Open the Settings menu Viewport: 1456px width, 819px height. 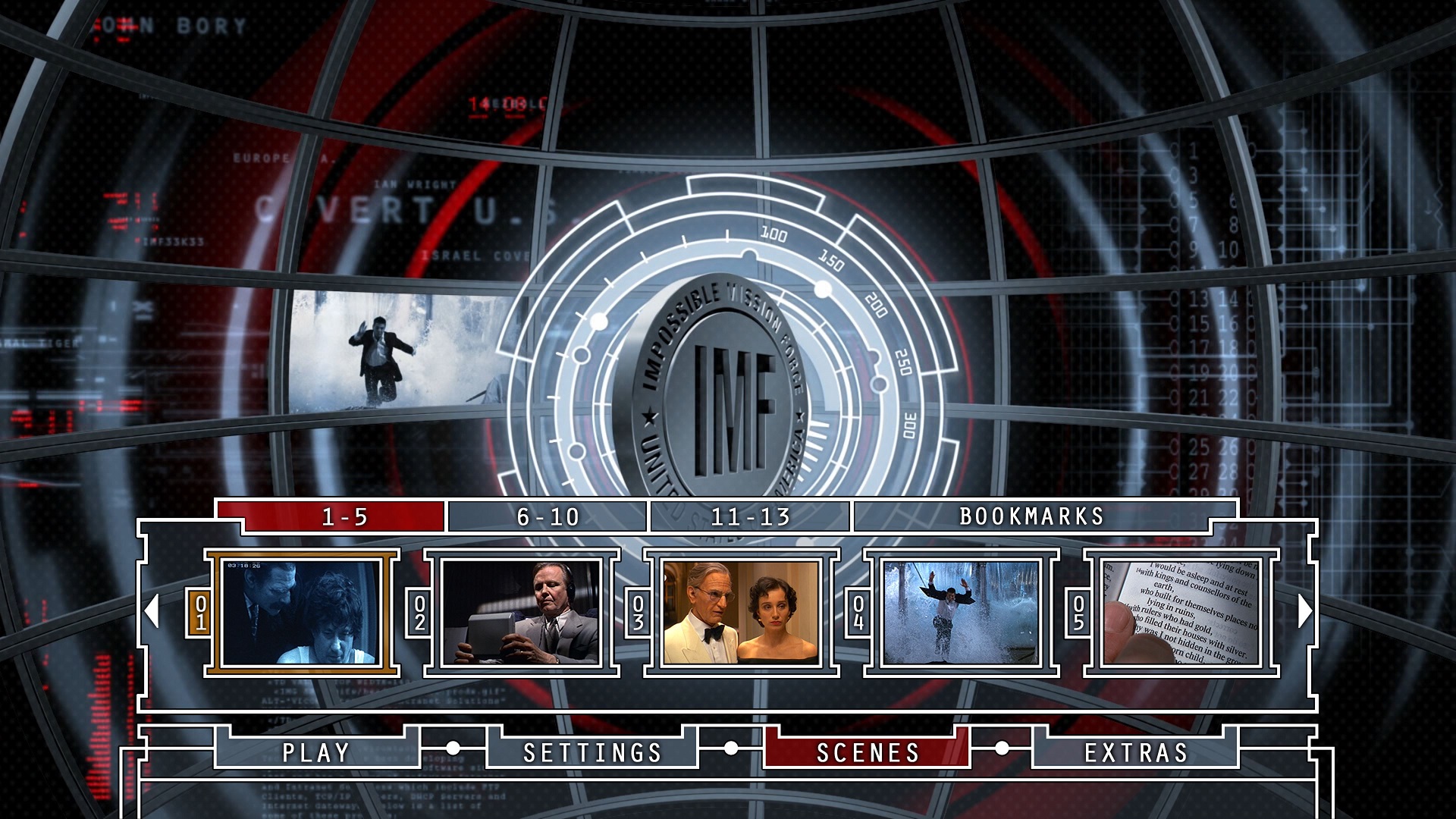(592, 752)
